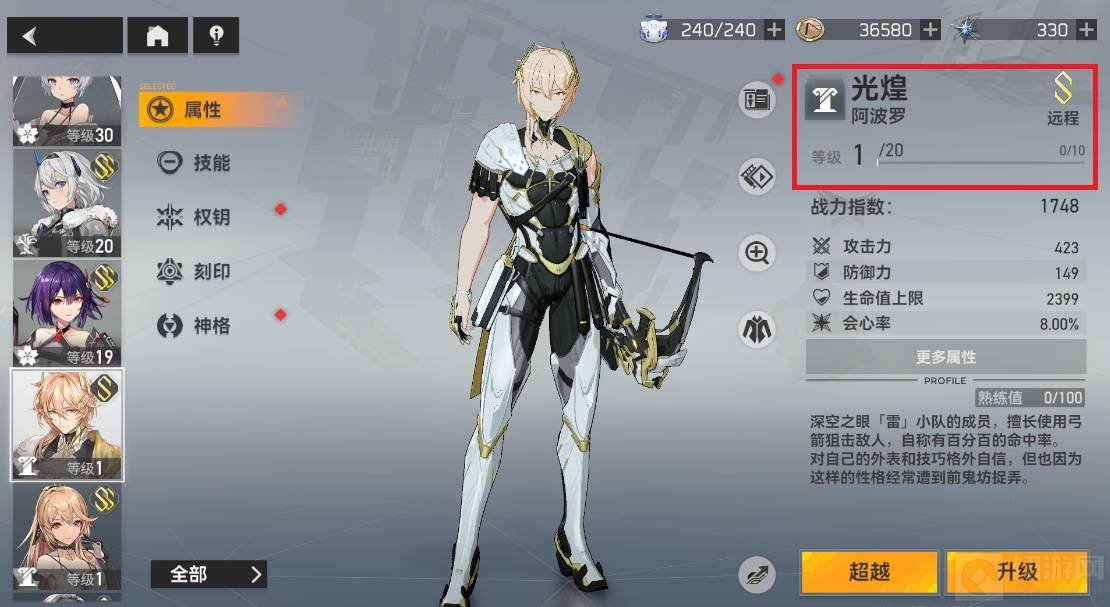
Task: Select the level 30 character portrait
Action: pyautogui.click(x=66, y=110)
